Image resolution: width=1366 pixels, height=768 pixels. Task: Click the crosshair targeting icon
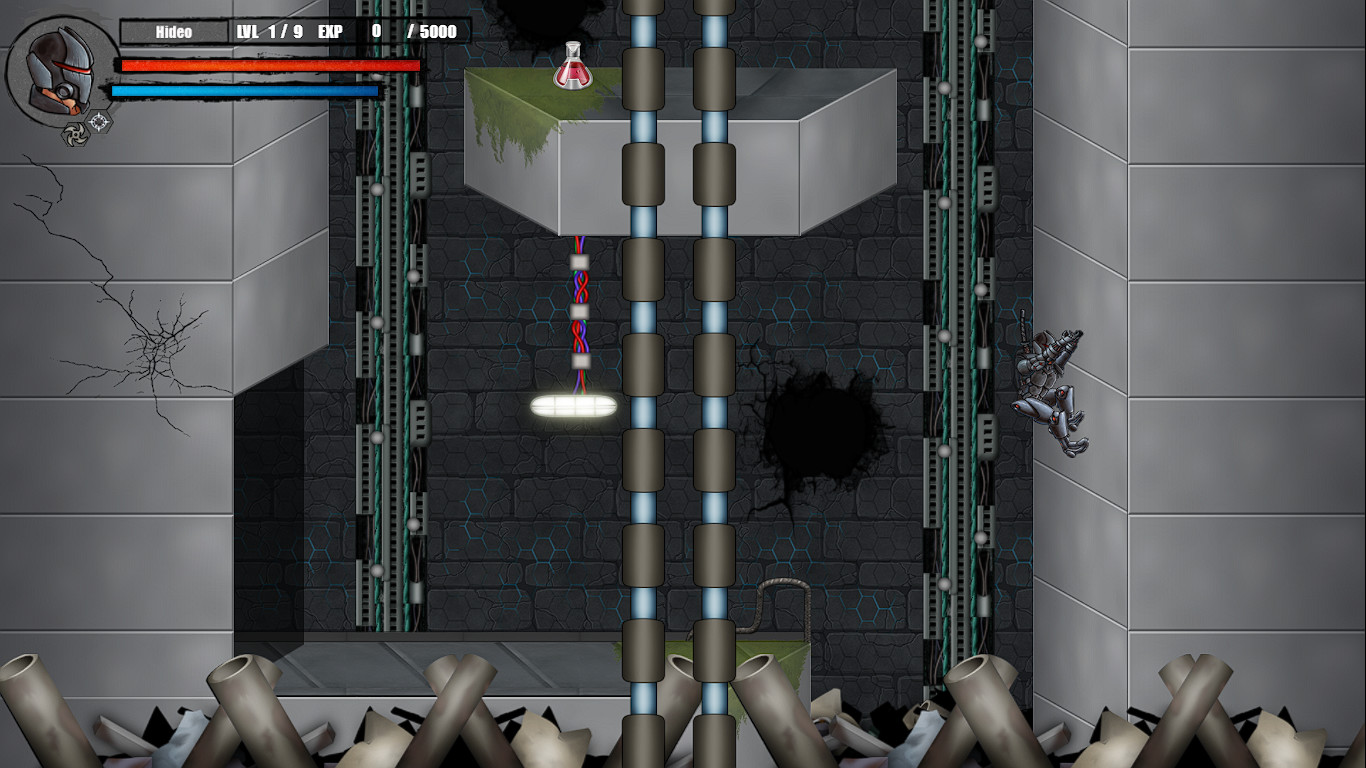tap(98, 122)
